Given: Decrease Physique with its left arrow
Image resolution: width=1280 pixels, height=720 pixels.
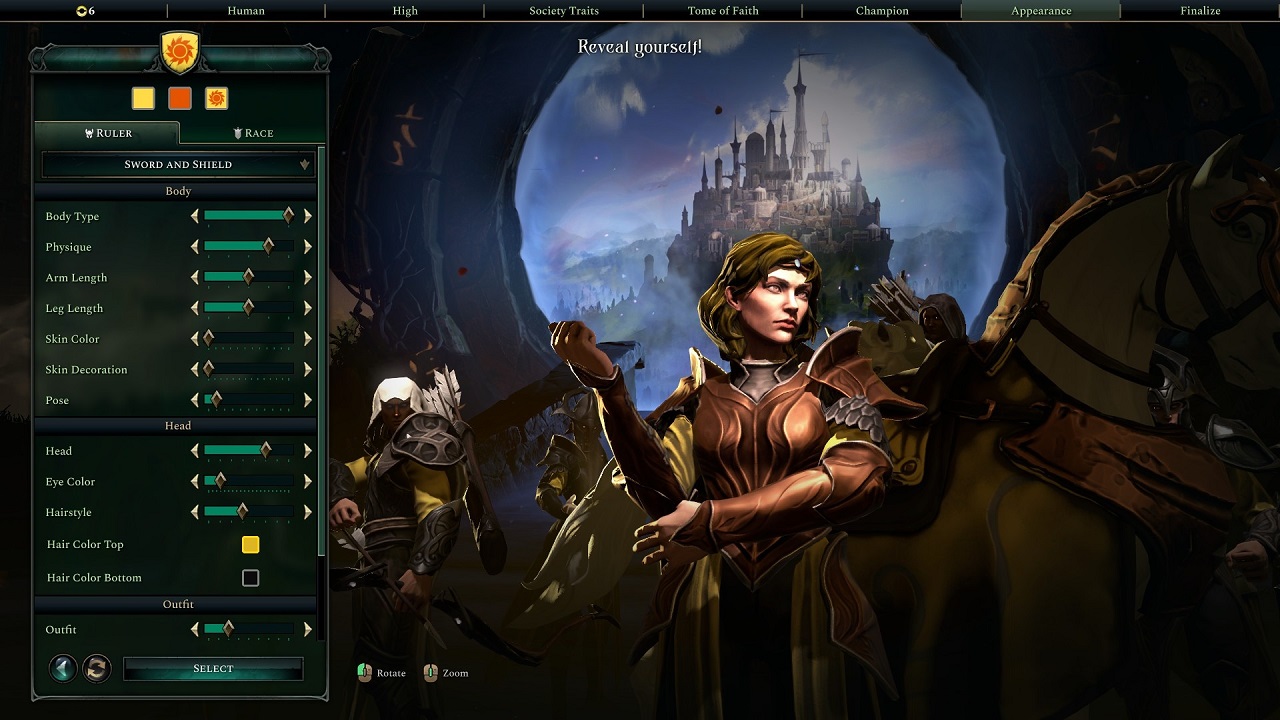Looking at the screenshot, I should 196,247.
